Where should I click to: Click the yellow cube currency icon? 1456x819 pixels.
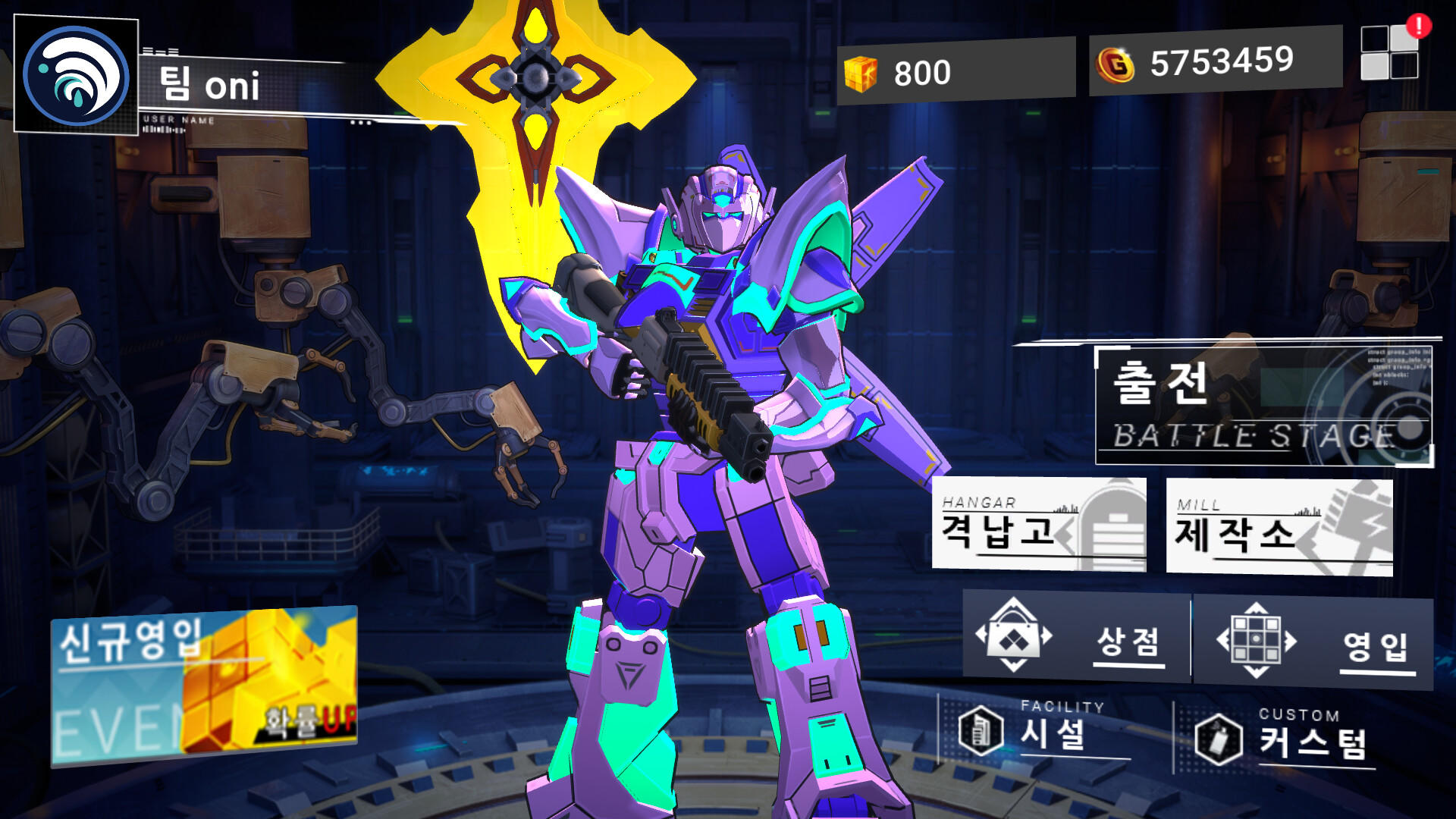point(862,72)
